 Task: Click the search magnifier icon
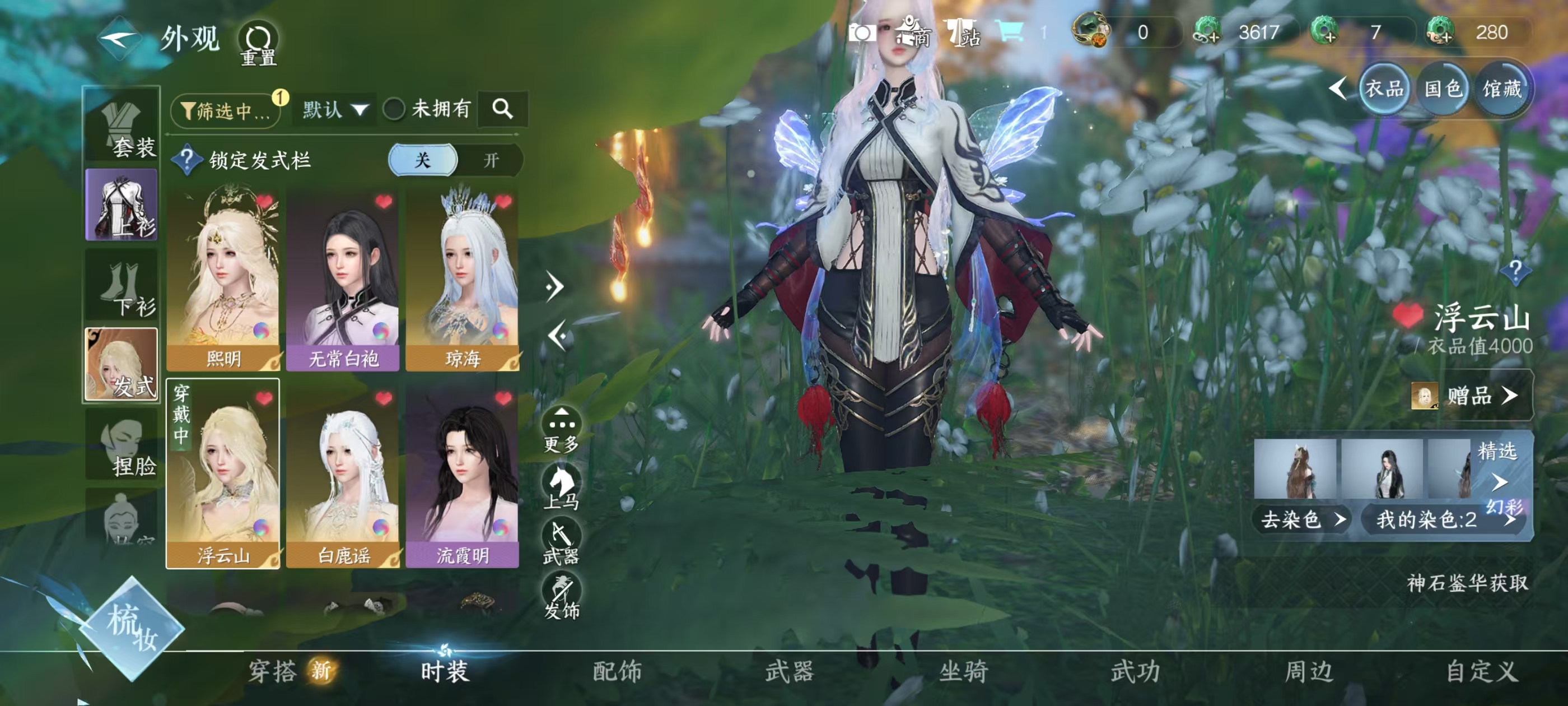click(503, 110)
